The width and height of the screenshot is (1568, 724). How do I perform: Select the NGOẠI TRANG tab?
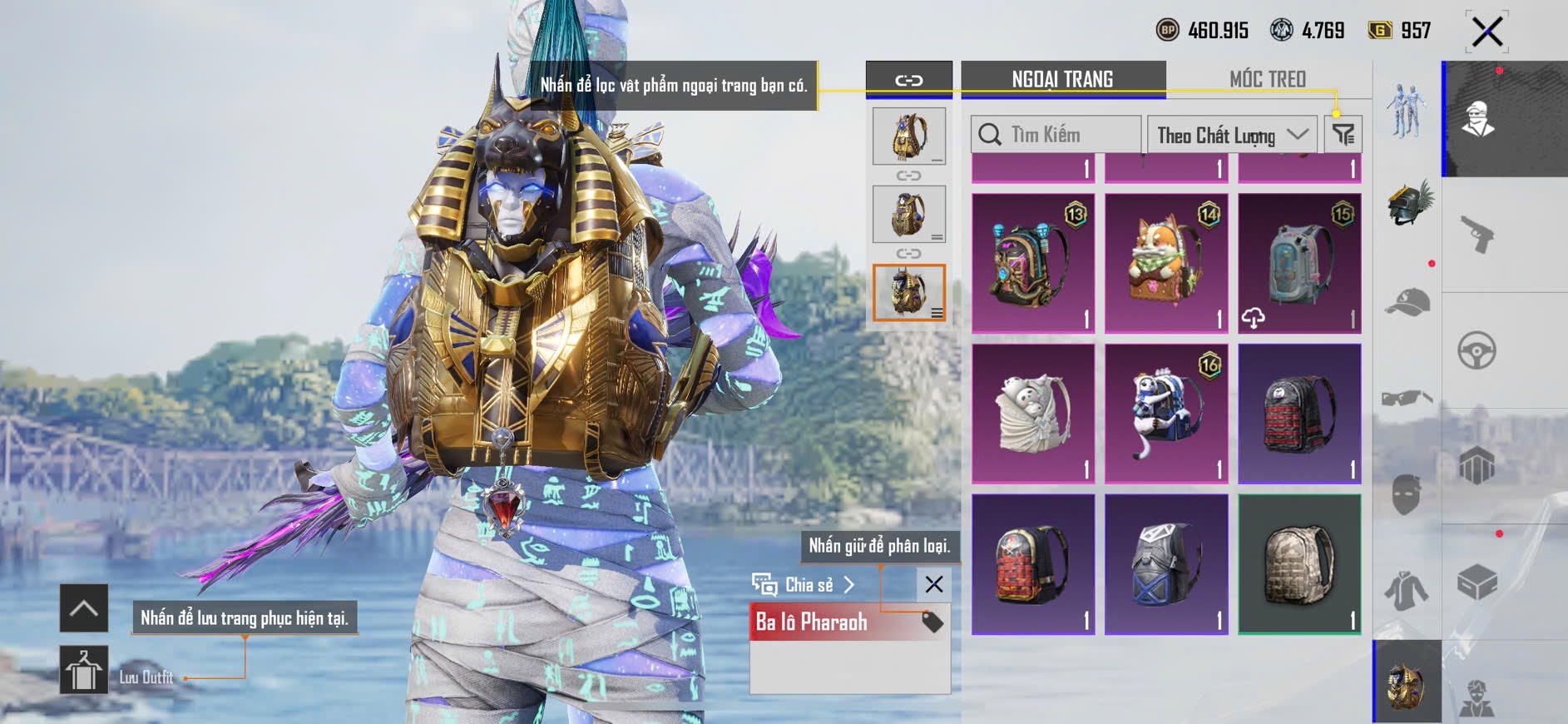1062,80
